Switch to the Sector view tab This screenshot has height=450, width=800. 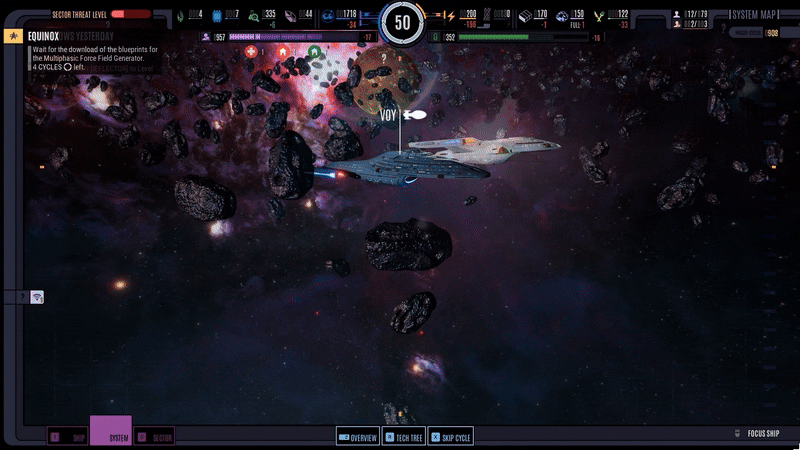click(x=155, y=437)
